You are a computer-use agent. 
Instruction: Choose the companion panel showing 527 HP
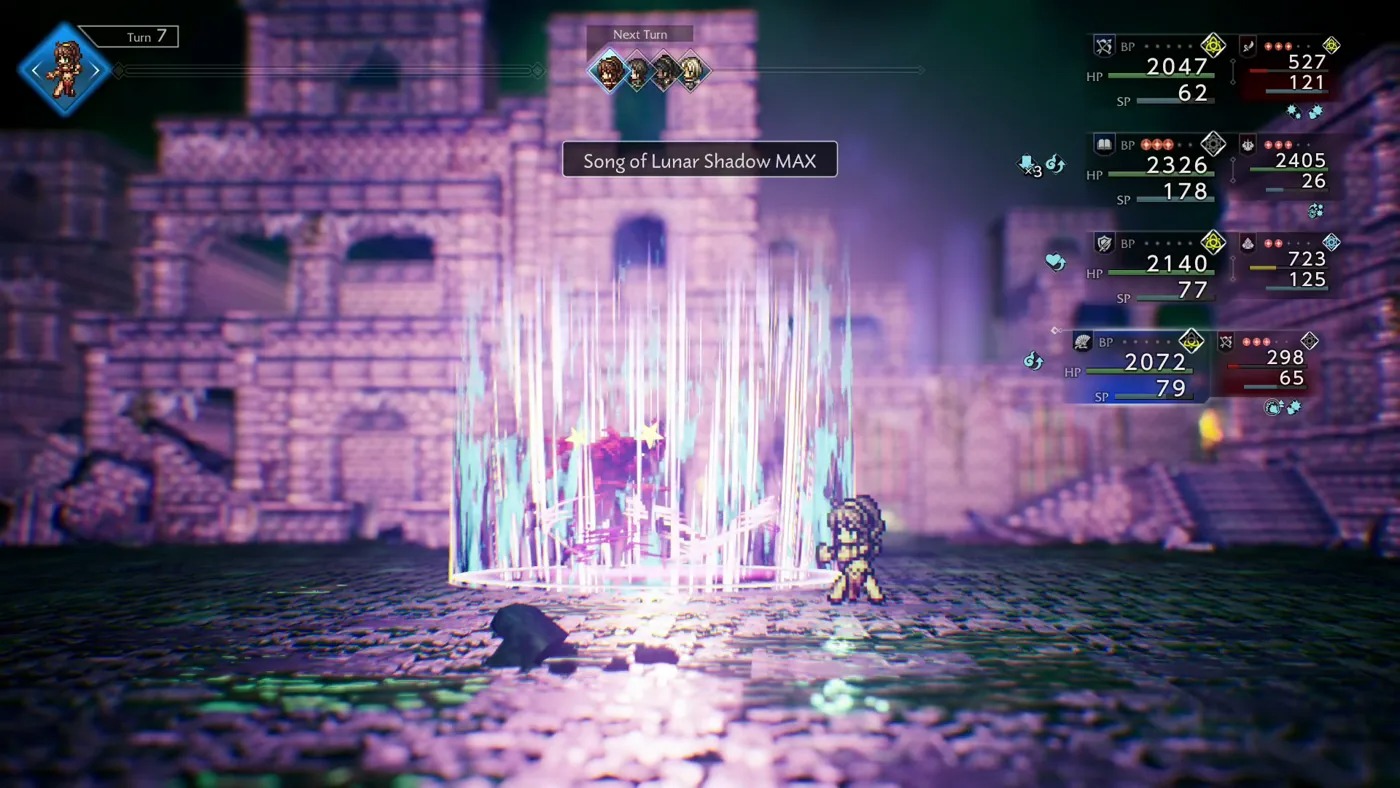click(1287, 72)
